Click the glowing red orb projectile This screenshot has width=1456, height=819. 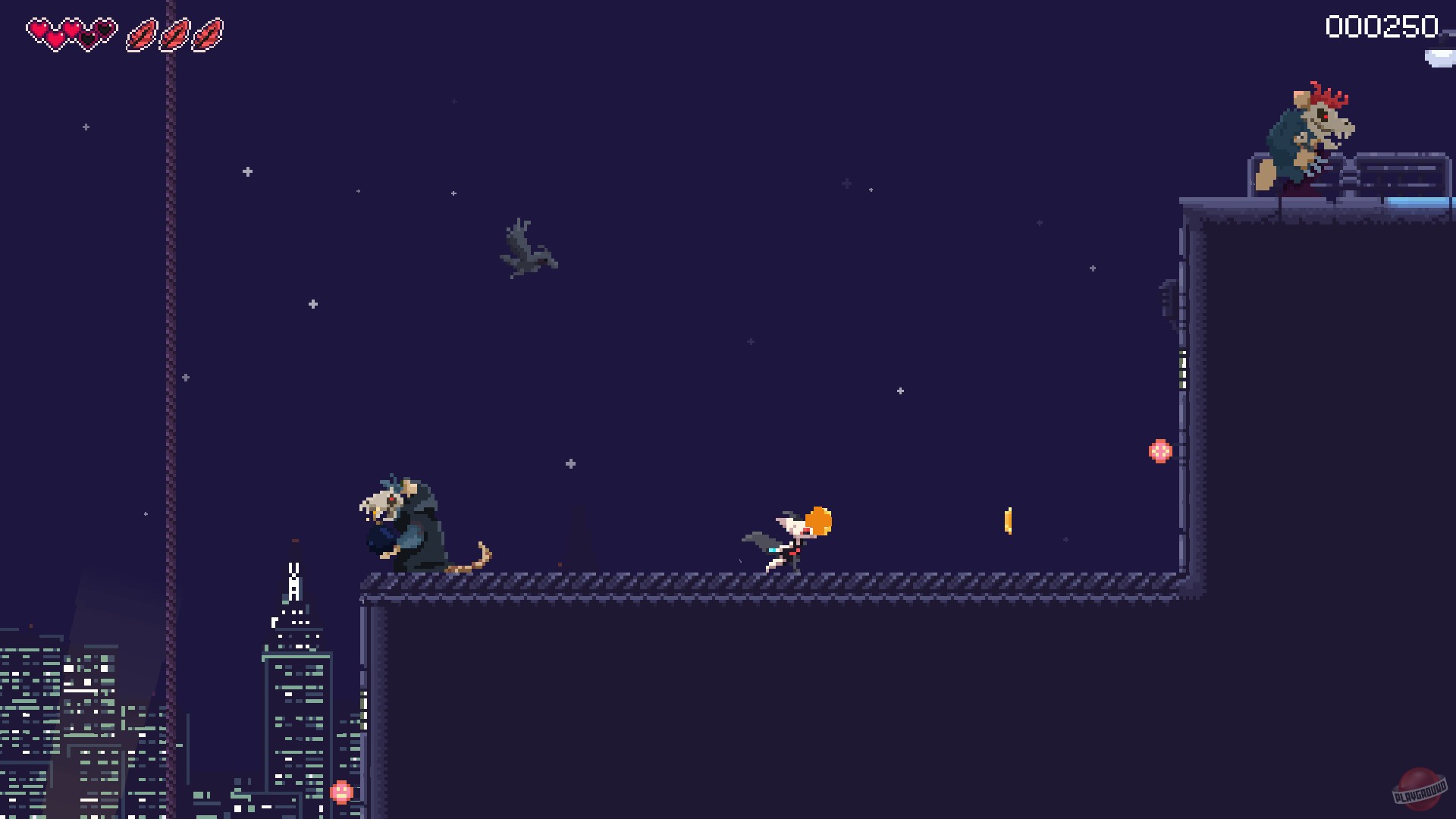click(1159, 450)
